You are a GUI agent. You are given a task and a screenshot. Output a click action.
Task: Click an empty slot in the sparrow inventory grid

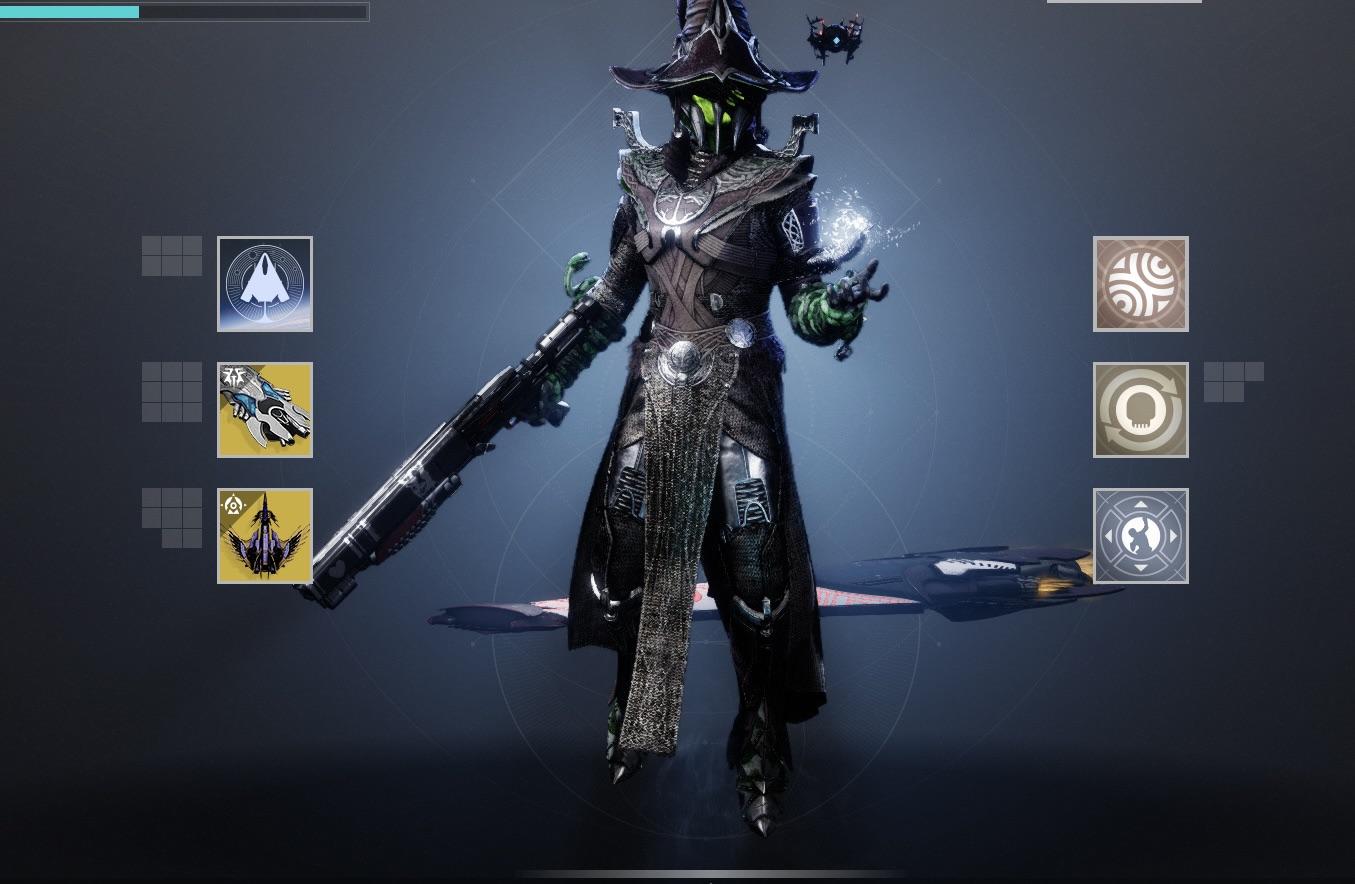171,390
